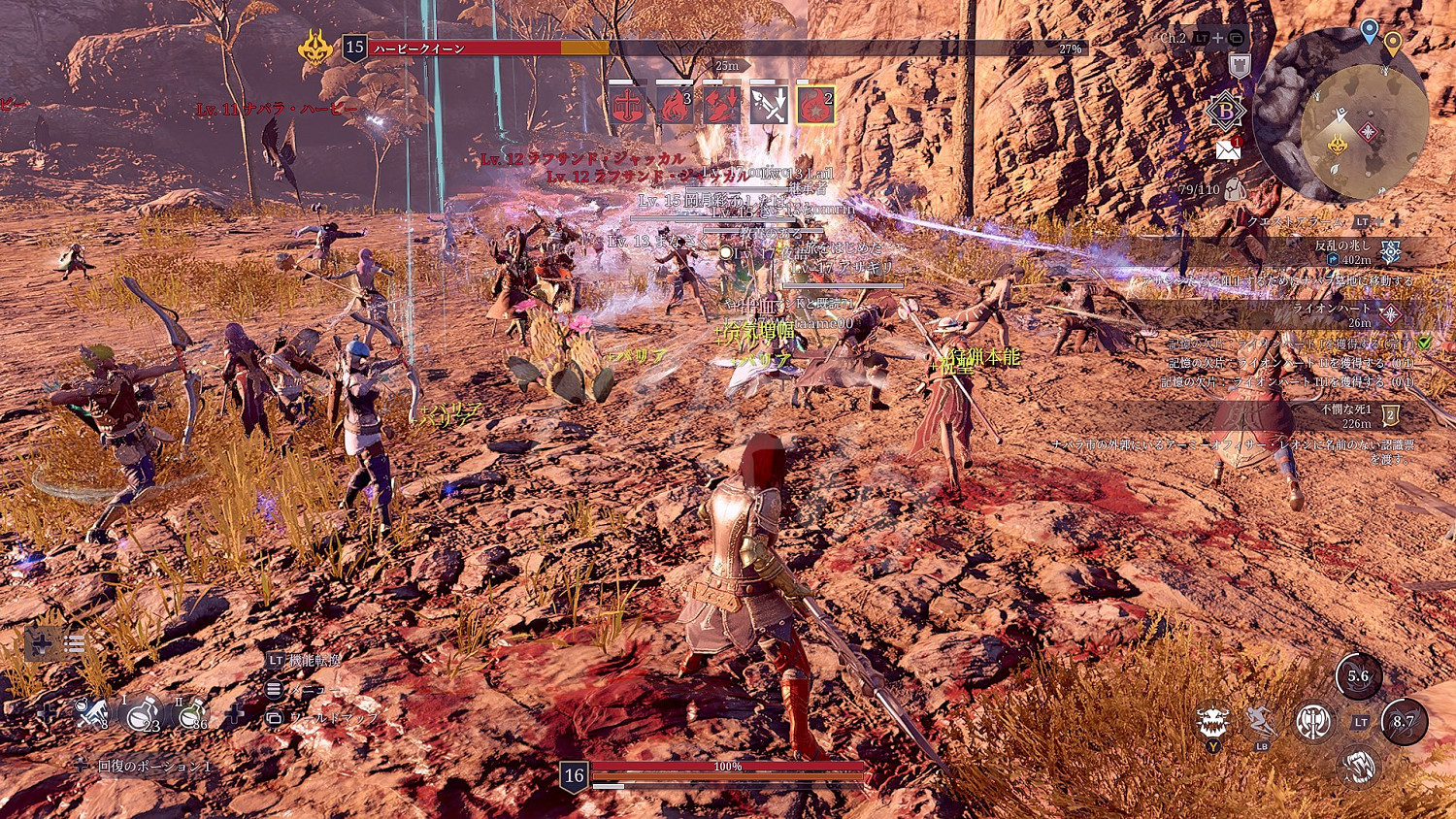Click the blue pin marker above minimap
This screenshot has width=1456, height=819.
(x=1369, y=30)
